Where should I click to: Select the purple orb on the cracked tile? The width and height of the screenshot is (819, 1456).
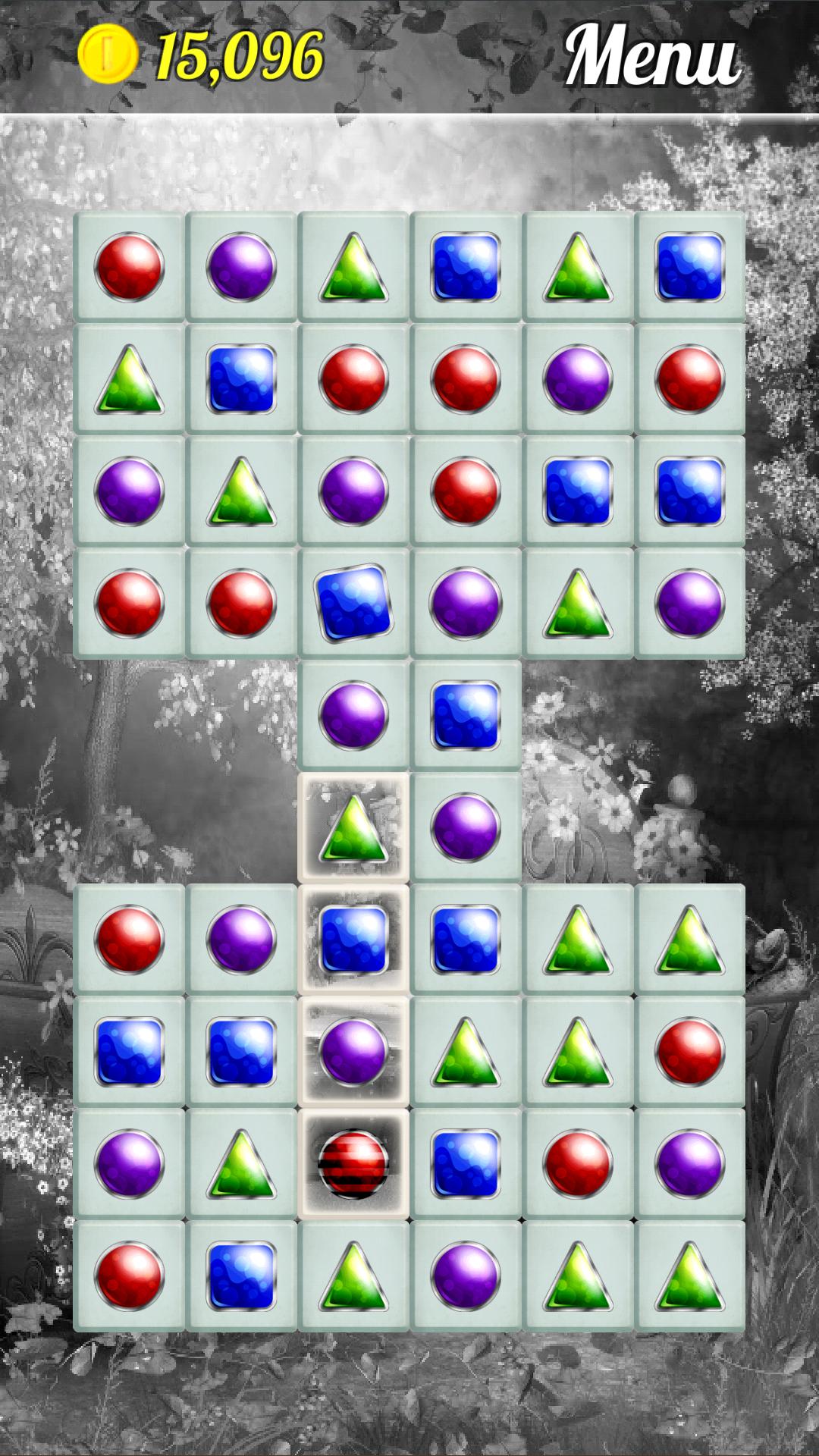point(353,1051)
